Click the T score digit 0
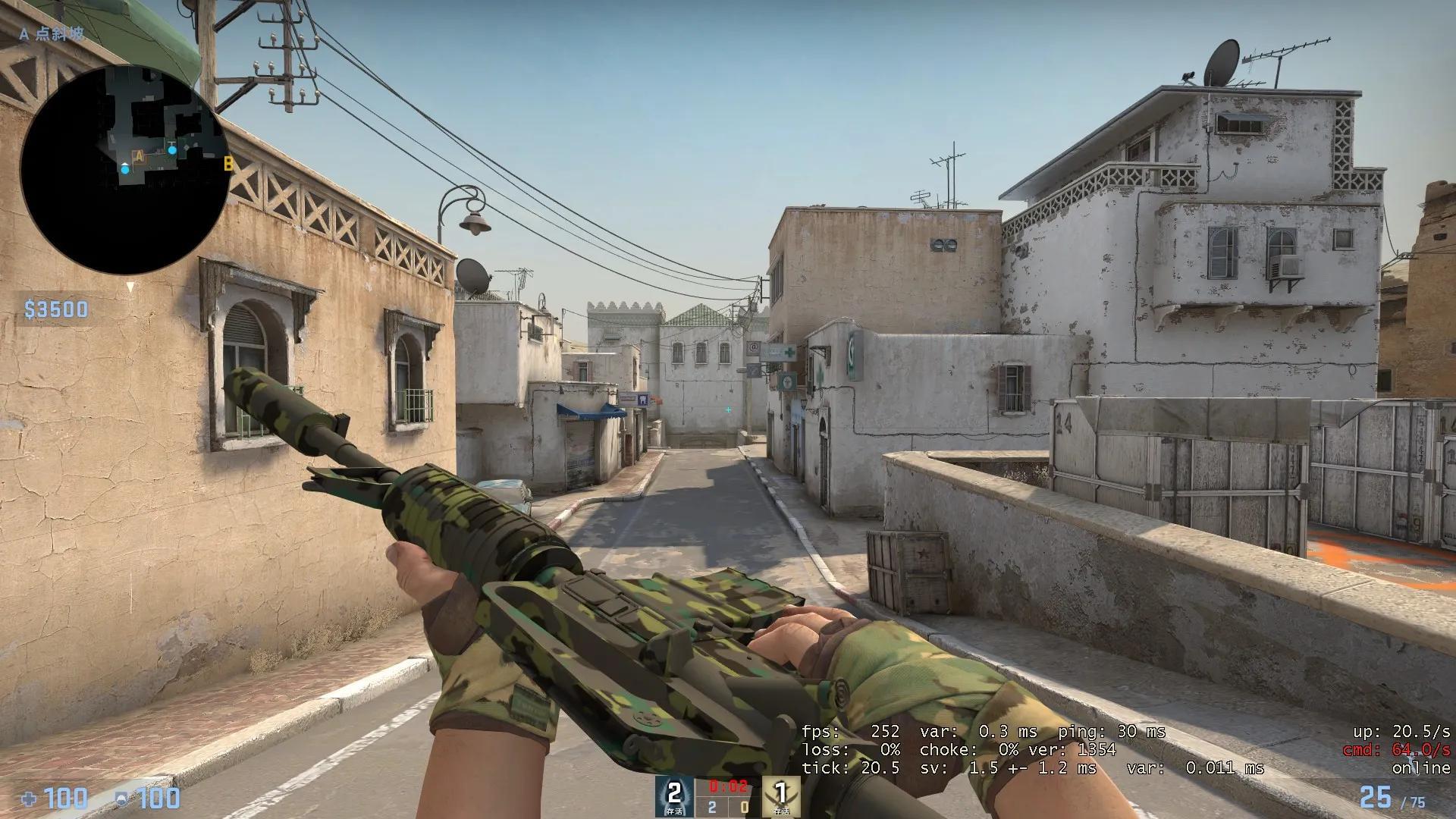The height and width of the screenshot is (819, 1456). pyautogui.click(x=744, y=808)
